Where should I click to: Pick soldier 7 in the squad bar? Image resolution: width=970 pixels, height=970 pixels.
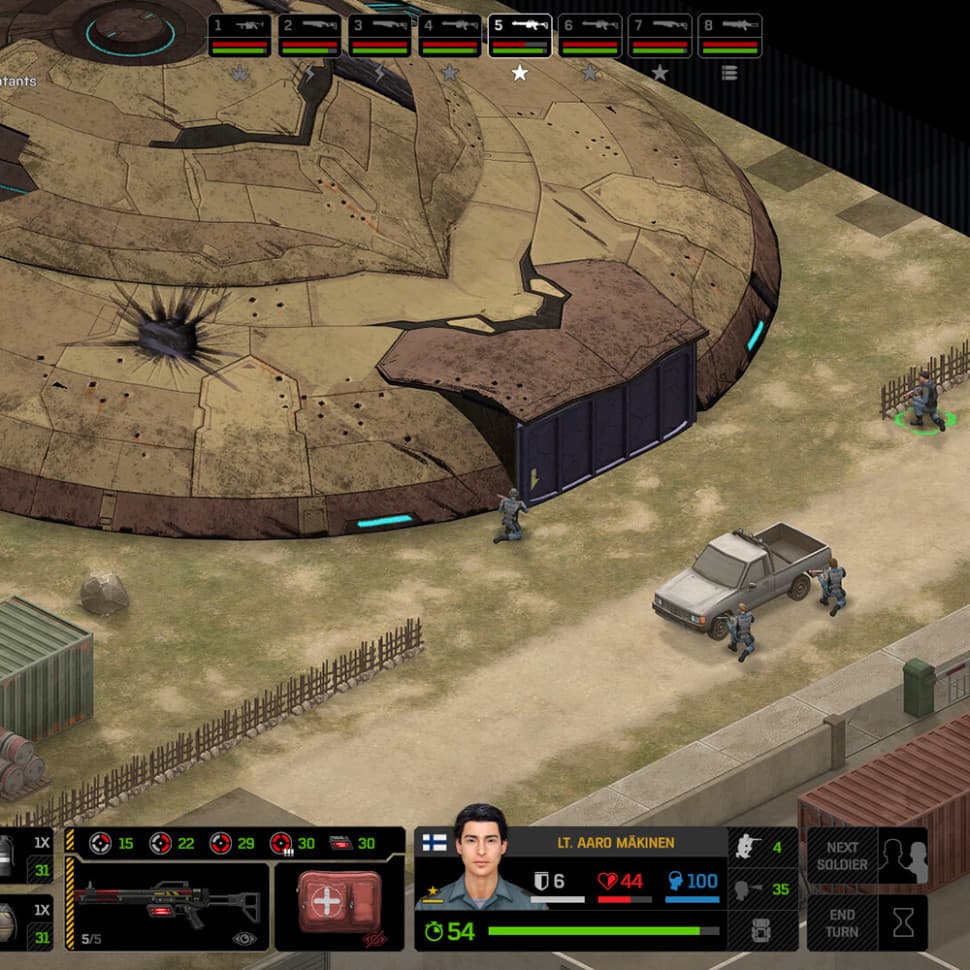[x=660, y=35]
